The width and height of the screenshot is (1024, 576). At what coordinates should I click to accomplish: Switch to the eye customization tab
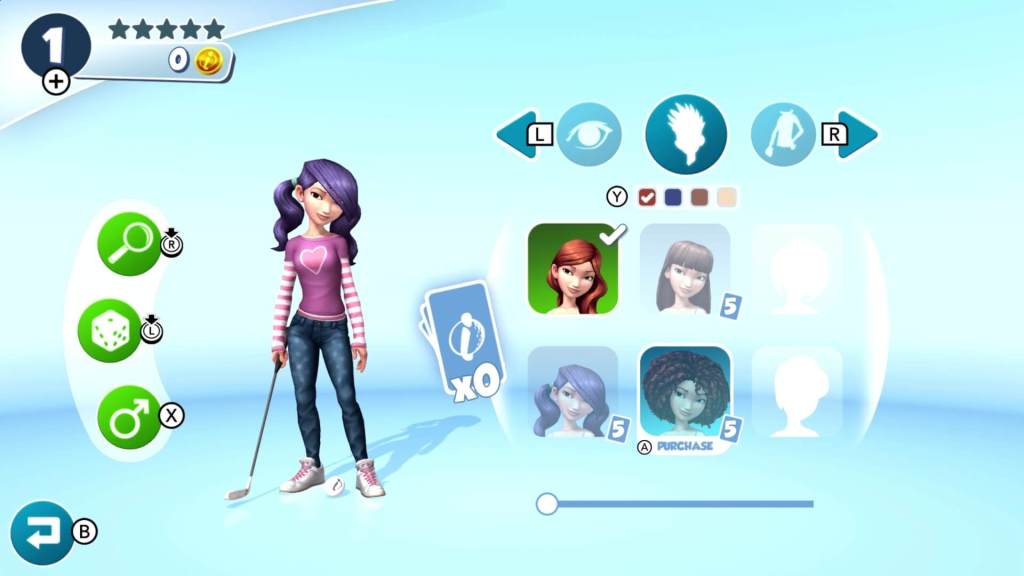pos(589,134)
